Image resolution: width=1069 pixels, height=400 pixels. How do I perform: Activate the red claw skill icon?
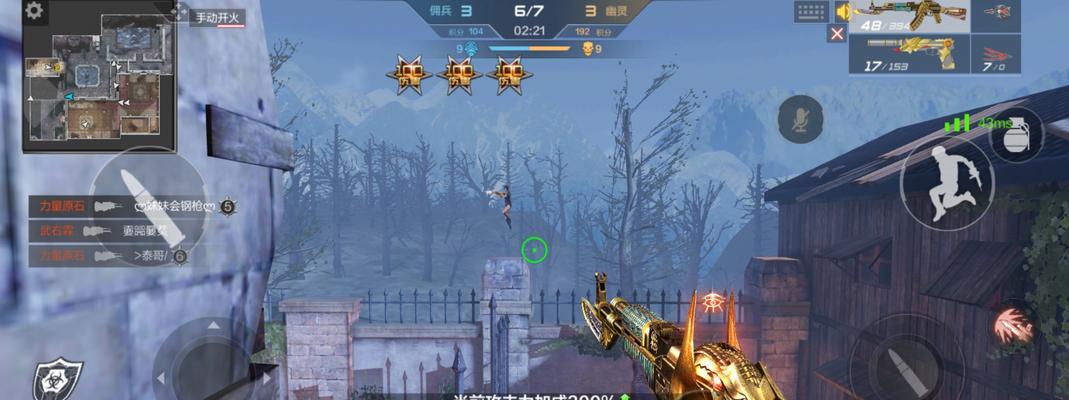(1012, 326)
